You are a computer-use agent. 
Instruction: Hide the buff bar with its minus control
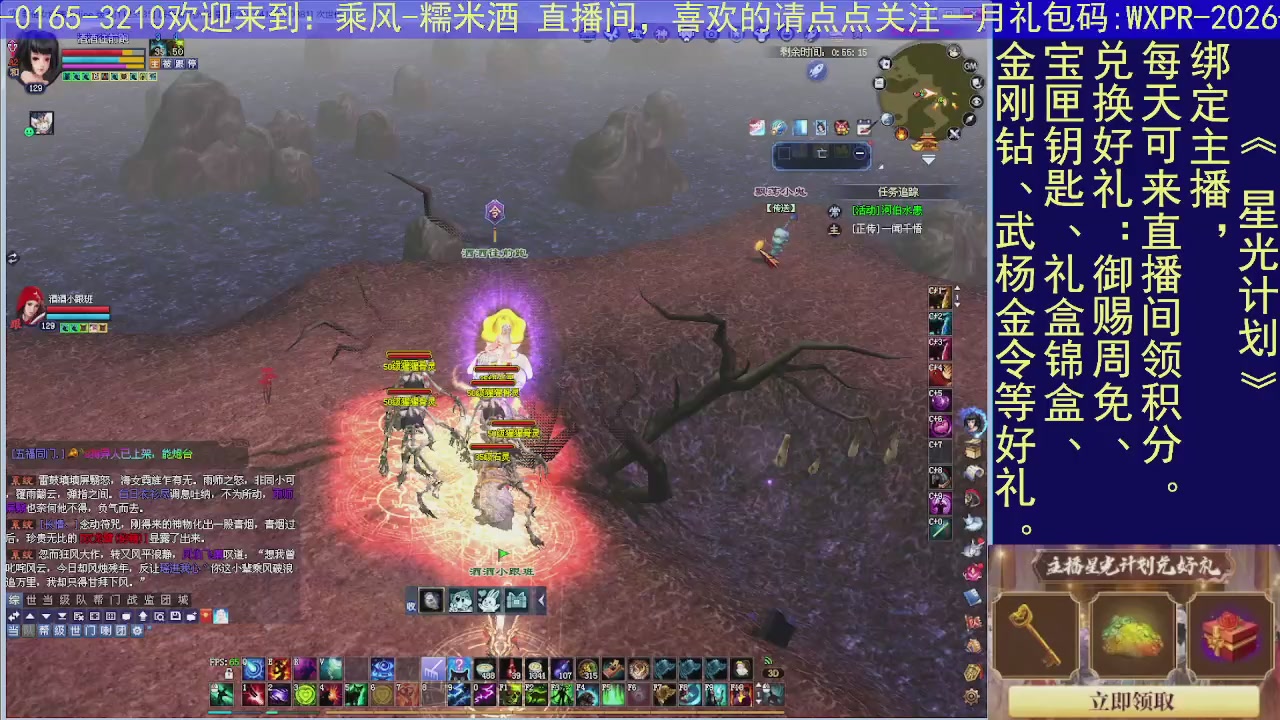(x=860, y=153)
